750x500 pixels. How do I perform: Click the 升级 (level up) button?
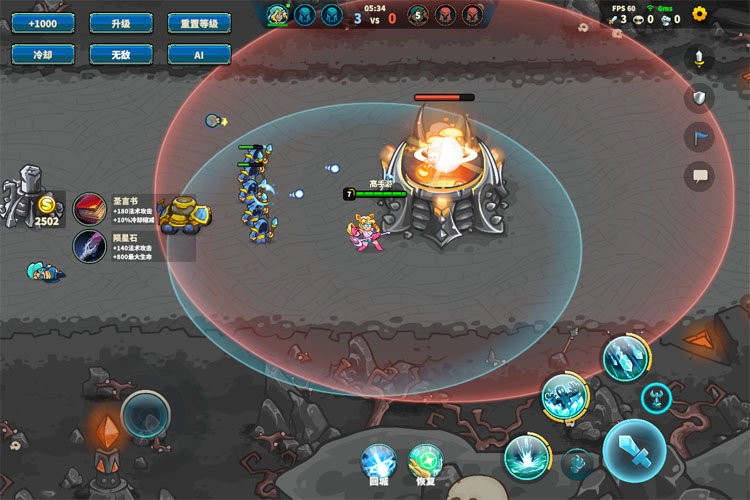[x=122, y=23]
